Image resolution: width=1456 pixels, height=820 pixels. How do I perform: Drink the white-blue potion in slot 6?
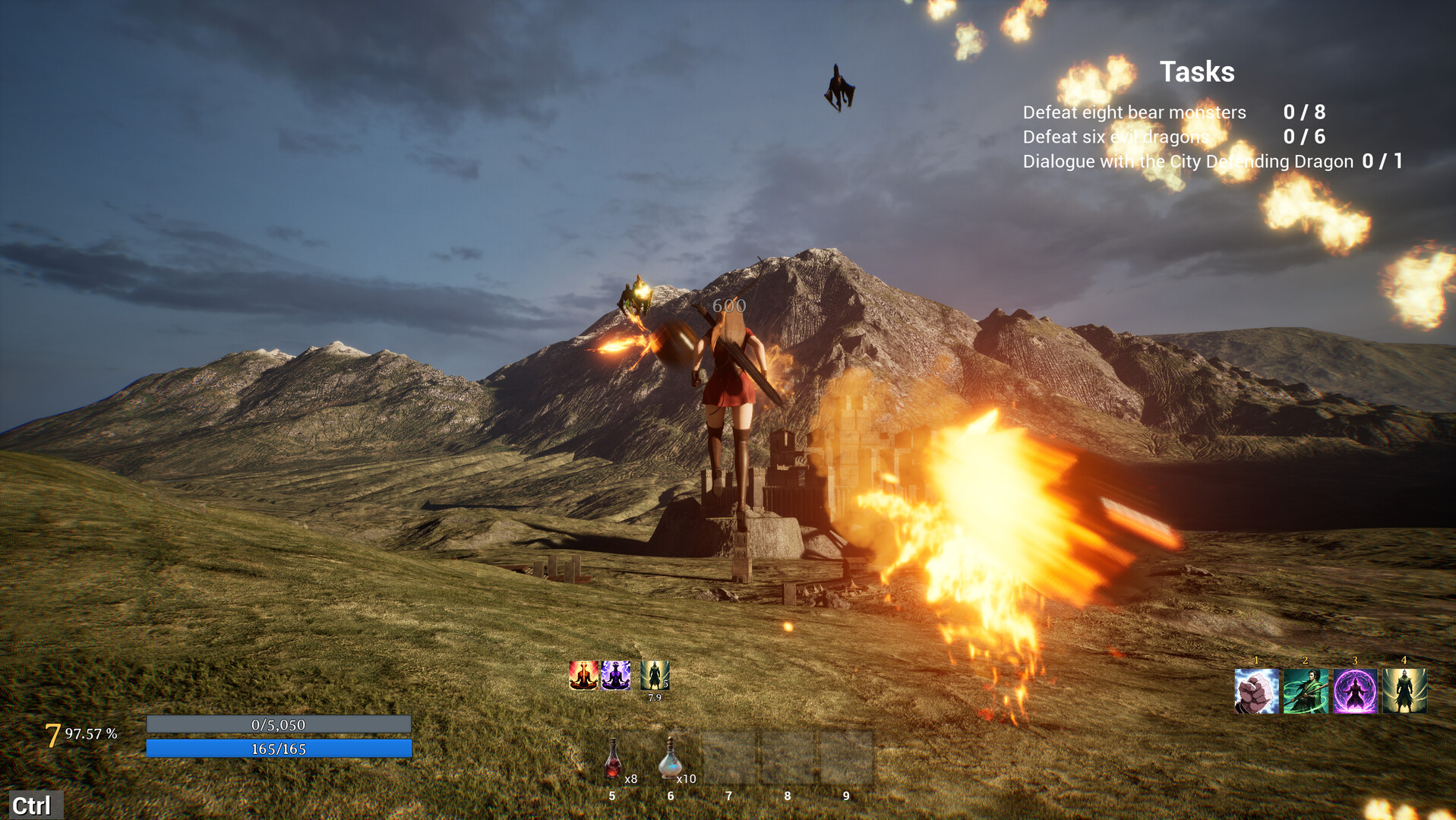[669, 758]
